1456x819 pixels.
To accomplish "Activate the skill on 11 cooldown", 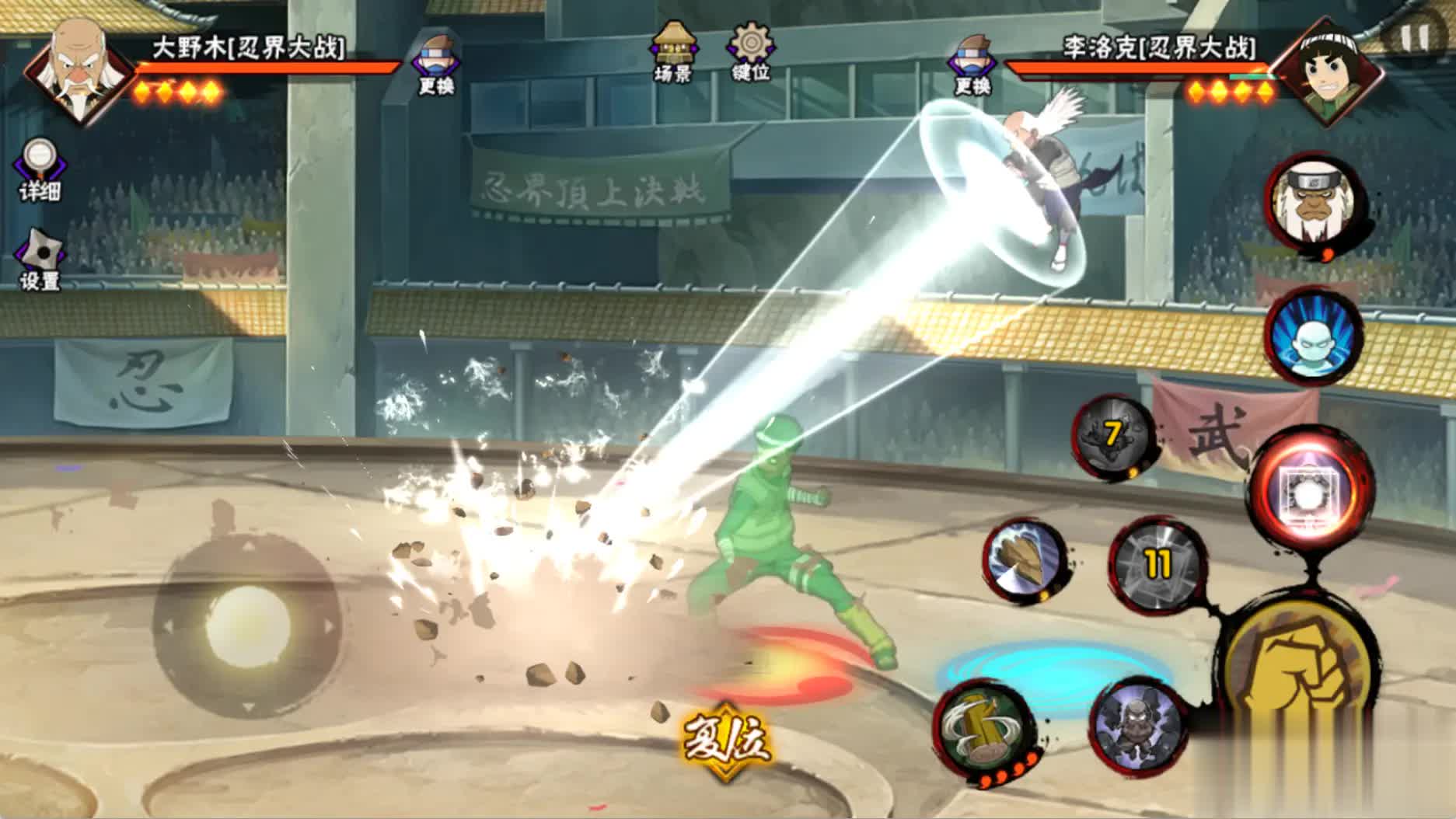I will pos(1157,563).
